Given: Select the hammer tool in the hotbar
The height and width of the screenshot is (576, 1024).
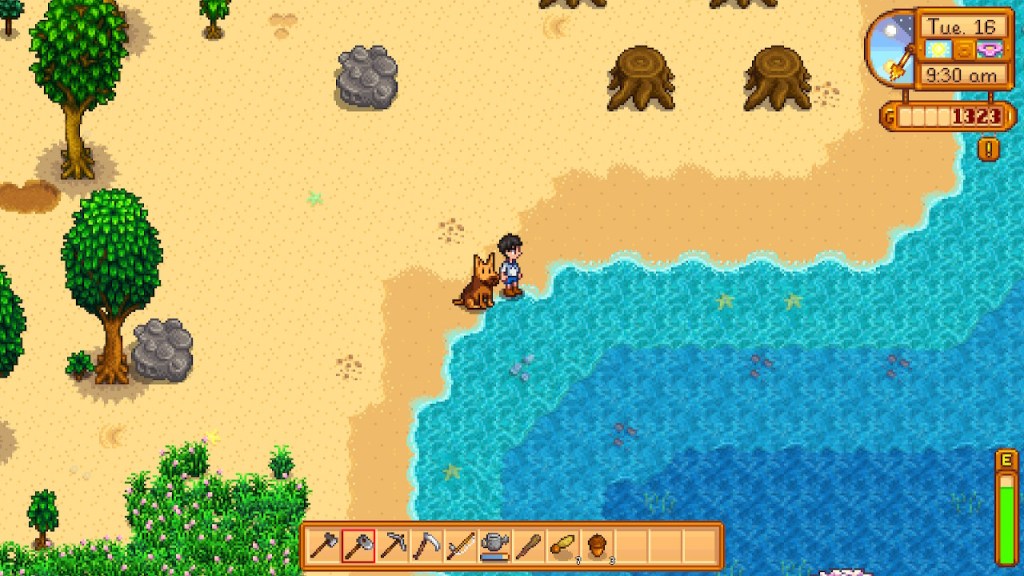Looking at the screenshot, I should click(324, 546).
